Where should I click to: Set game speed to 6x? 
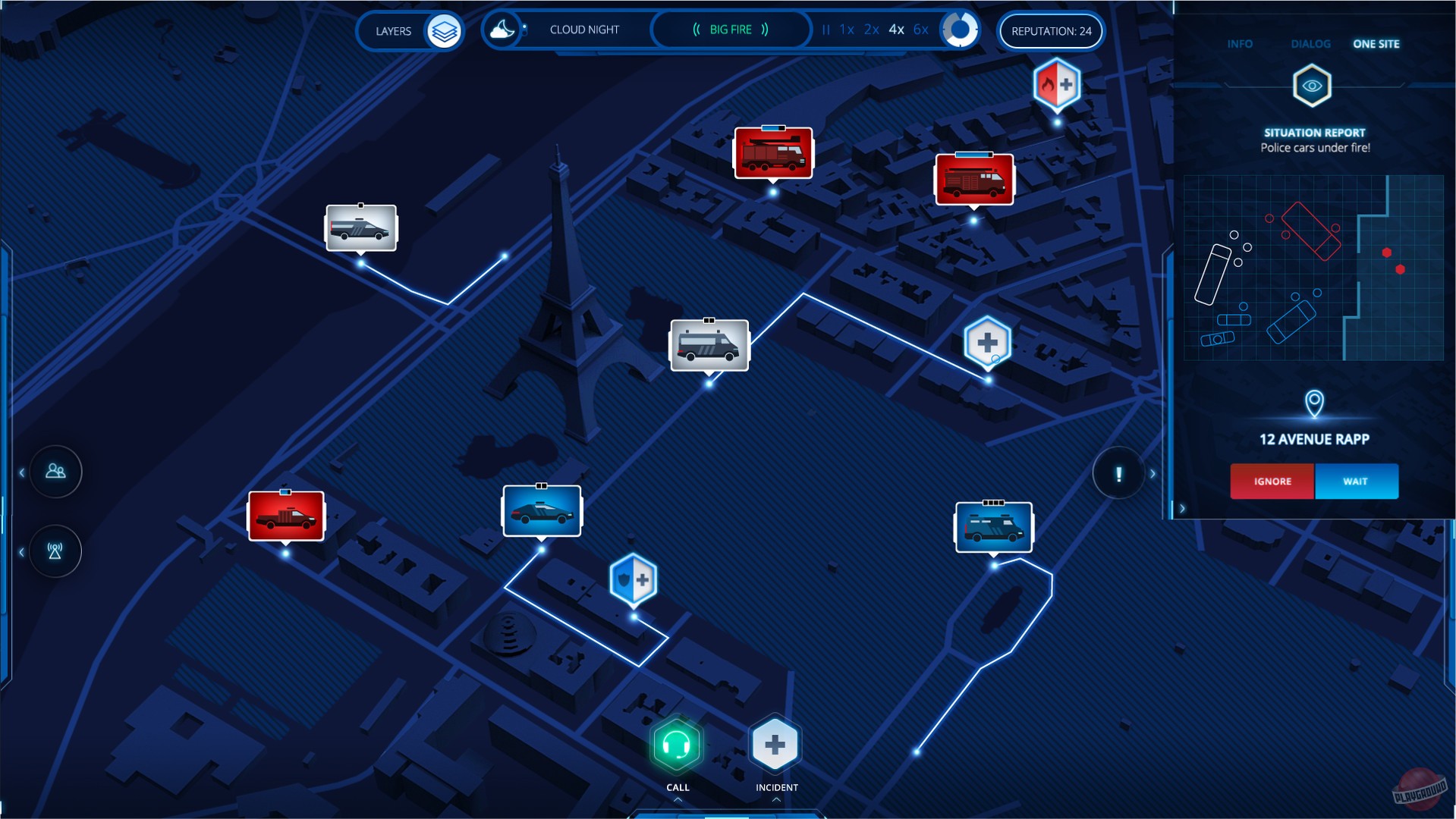(919, 30)
